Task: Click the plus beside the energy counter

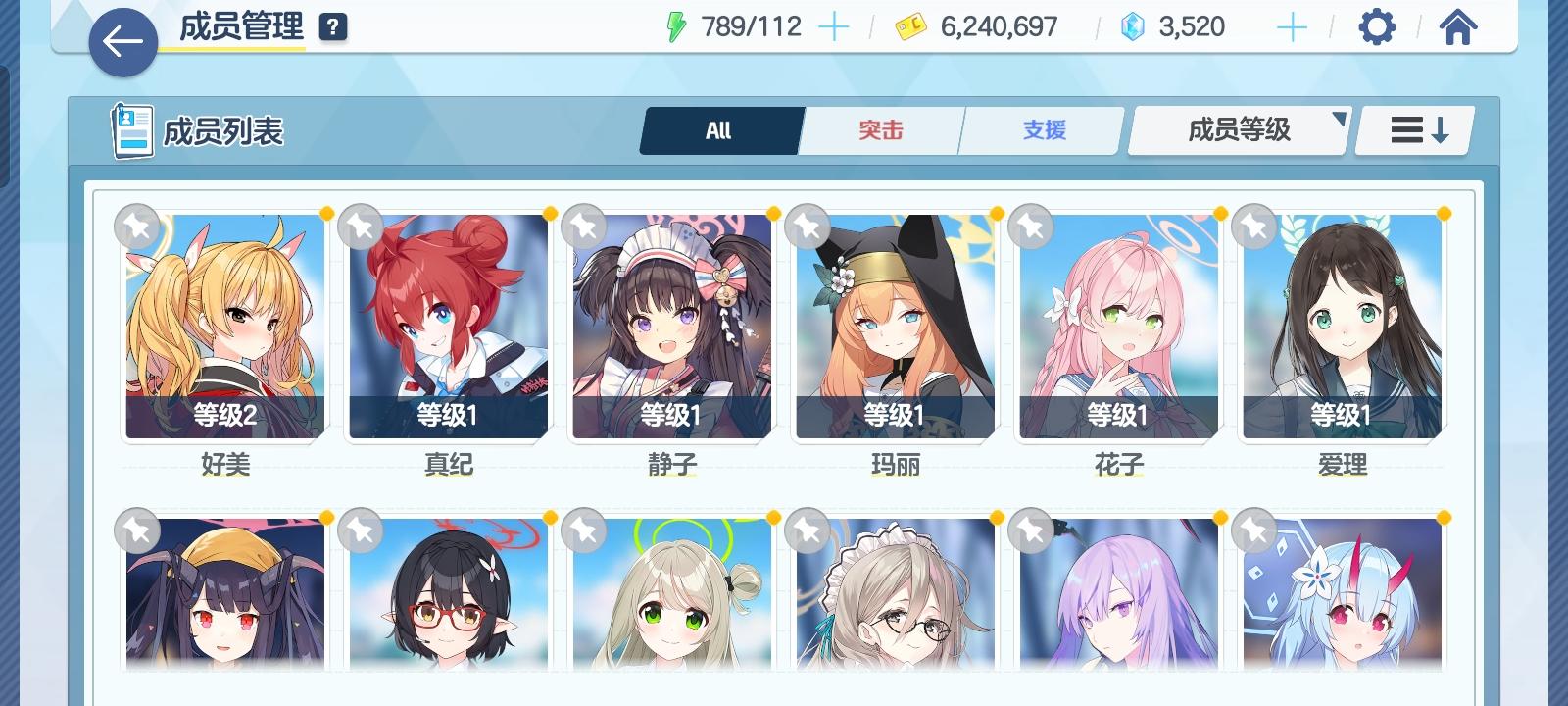Action: click(832, 26)
